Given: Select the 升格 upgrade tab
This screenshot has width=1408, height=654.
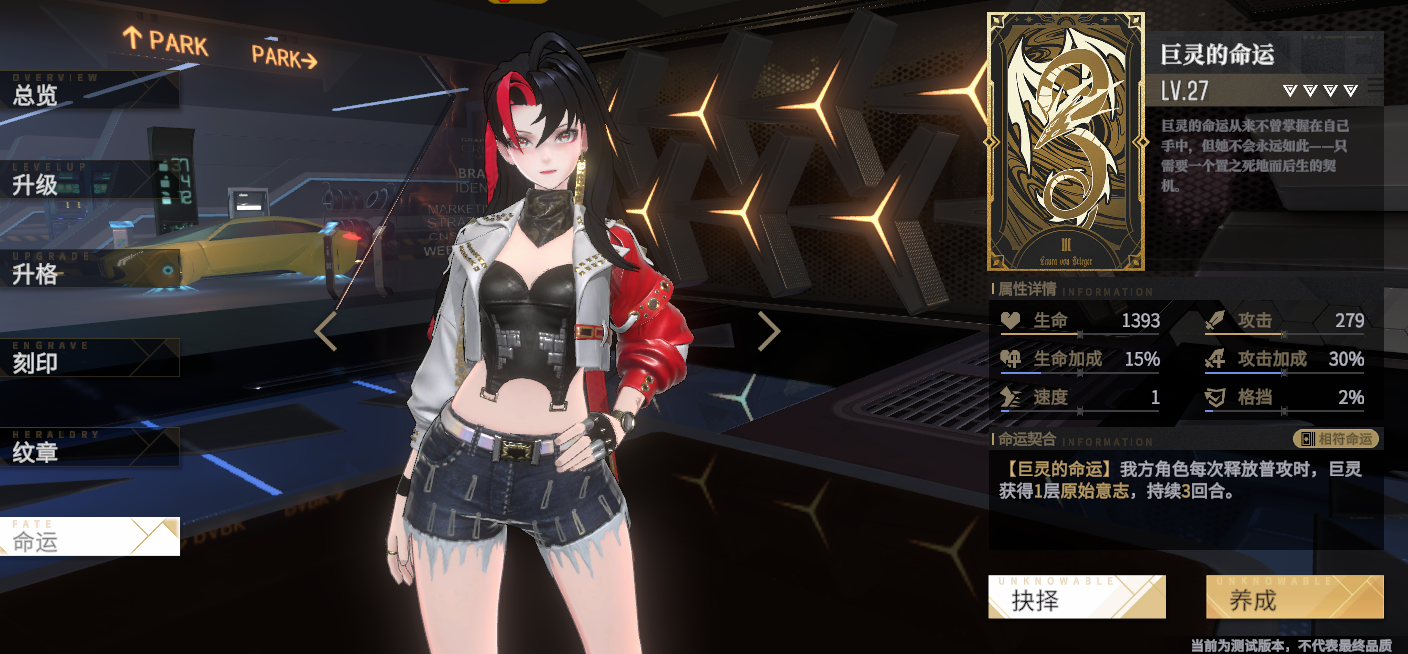Looking at the screenshot, I should tap(89, 270).
